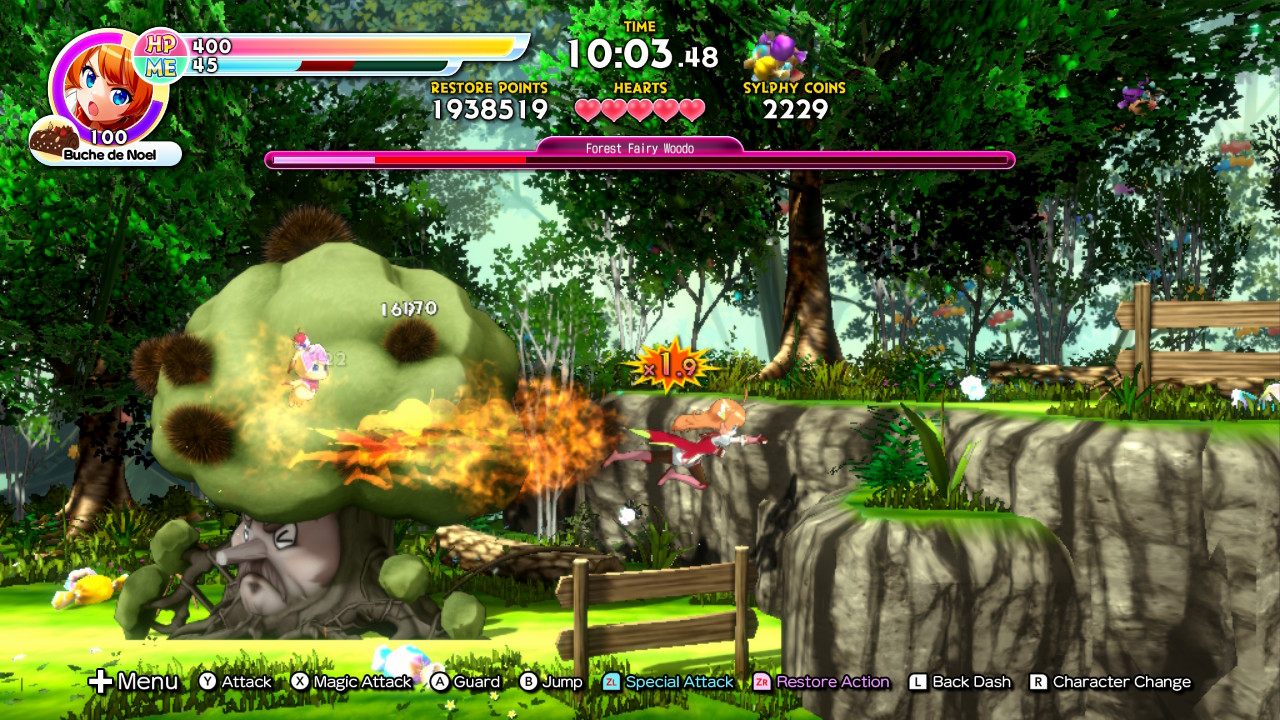
Task: Click the Y Attack button icon
Action: [x=208, y=681]
